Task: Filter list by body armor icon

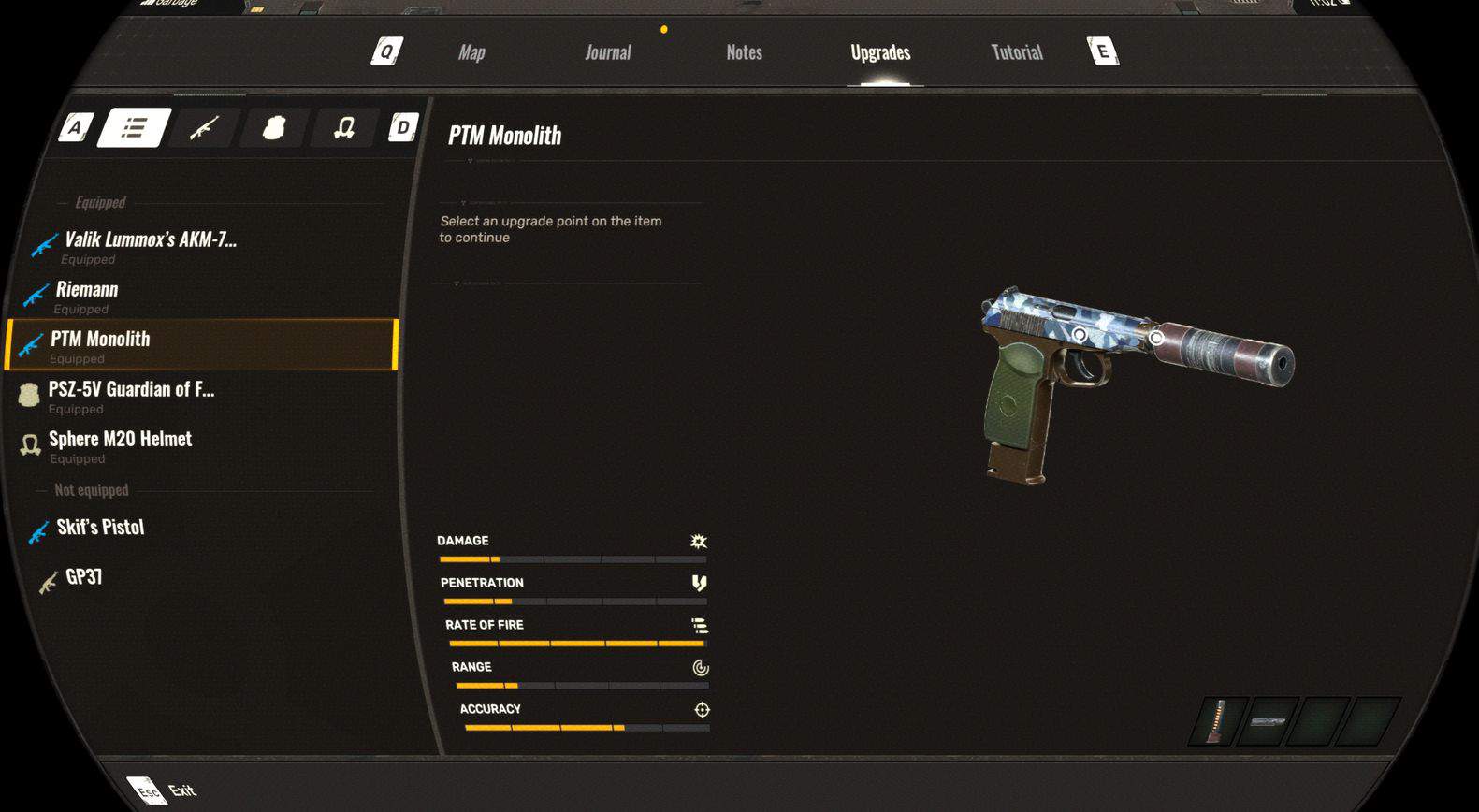Action: pos(273,127)
